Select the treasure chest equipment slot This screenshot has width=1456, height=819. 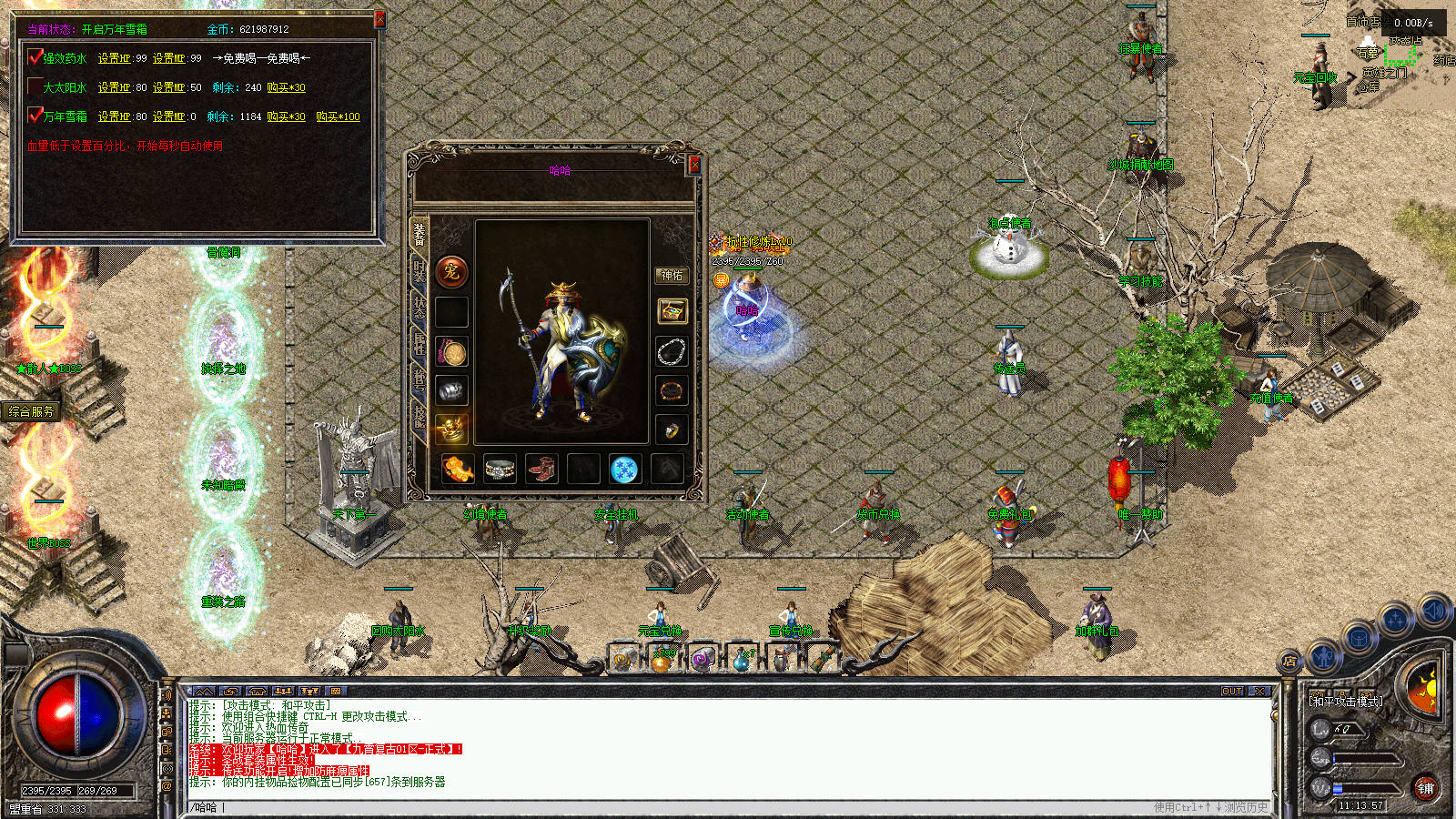pos(672,311)
